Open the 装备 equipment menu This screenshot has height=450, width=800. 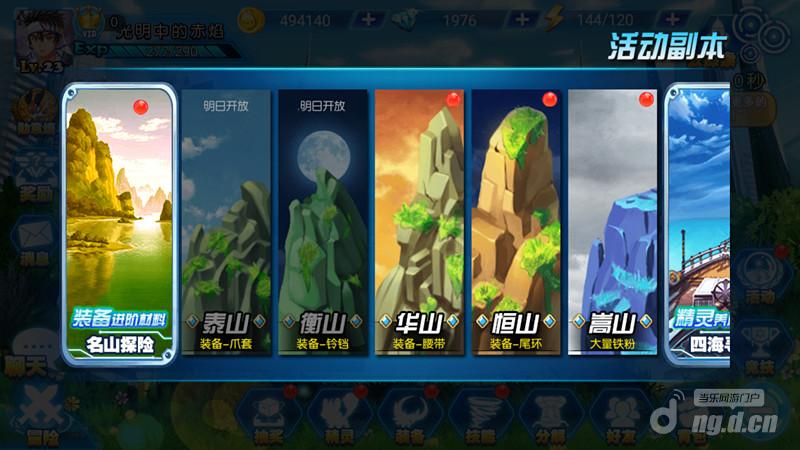410,415
